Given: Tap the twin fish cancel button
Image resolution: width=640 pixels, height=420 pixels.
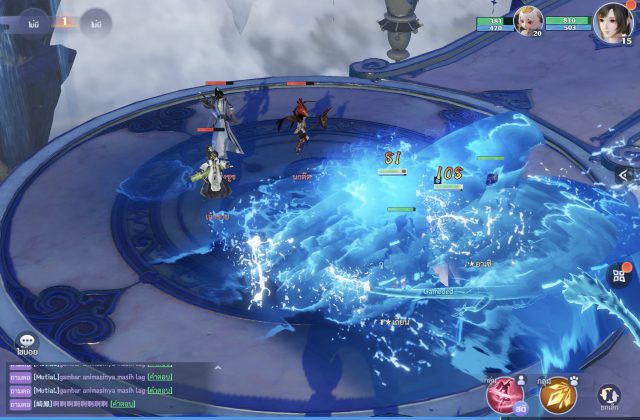Looking at the screenshot, I should (609, 397).
